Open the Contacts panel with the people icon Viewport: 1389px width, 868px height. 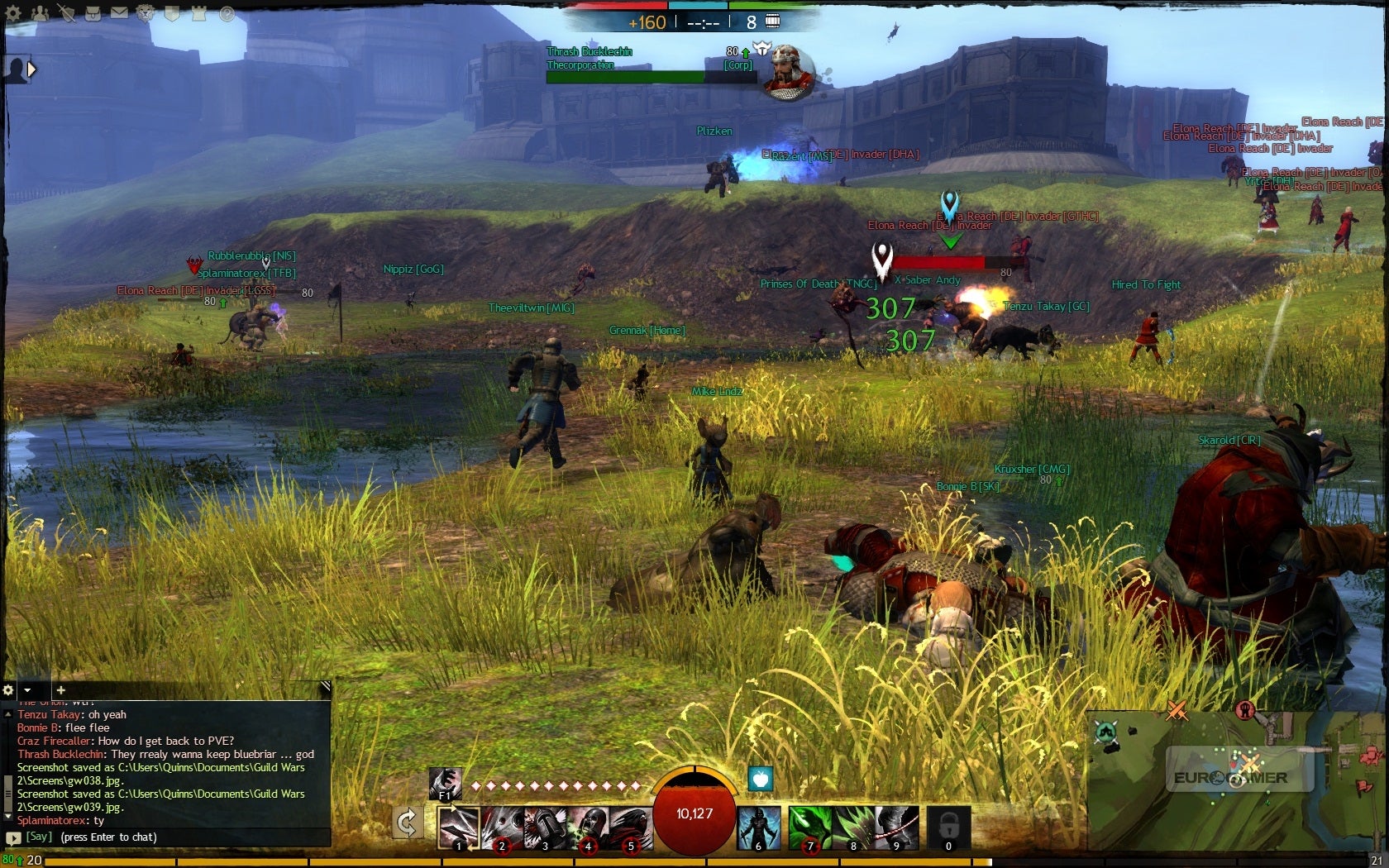click(41, 13)
